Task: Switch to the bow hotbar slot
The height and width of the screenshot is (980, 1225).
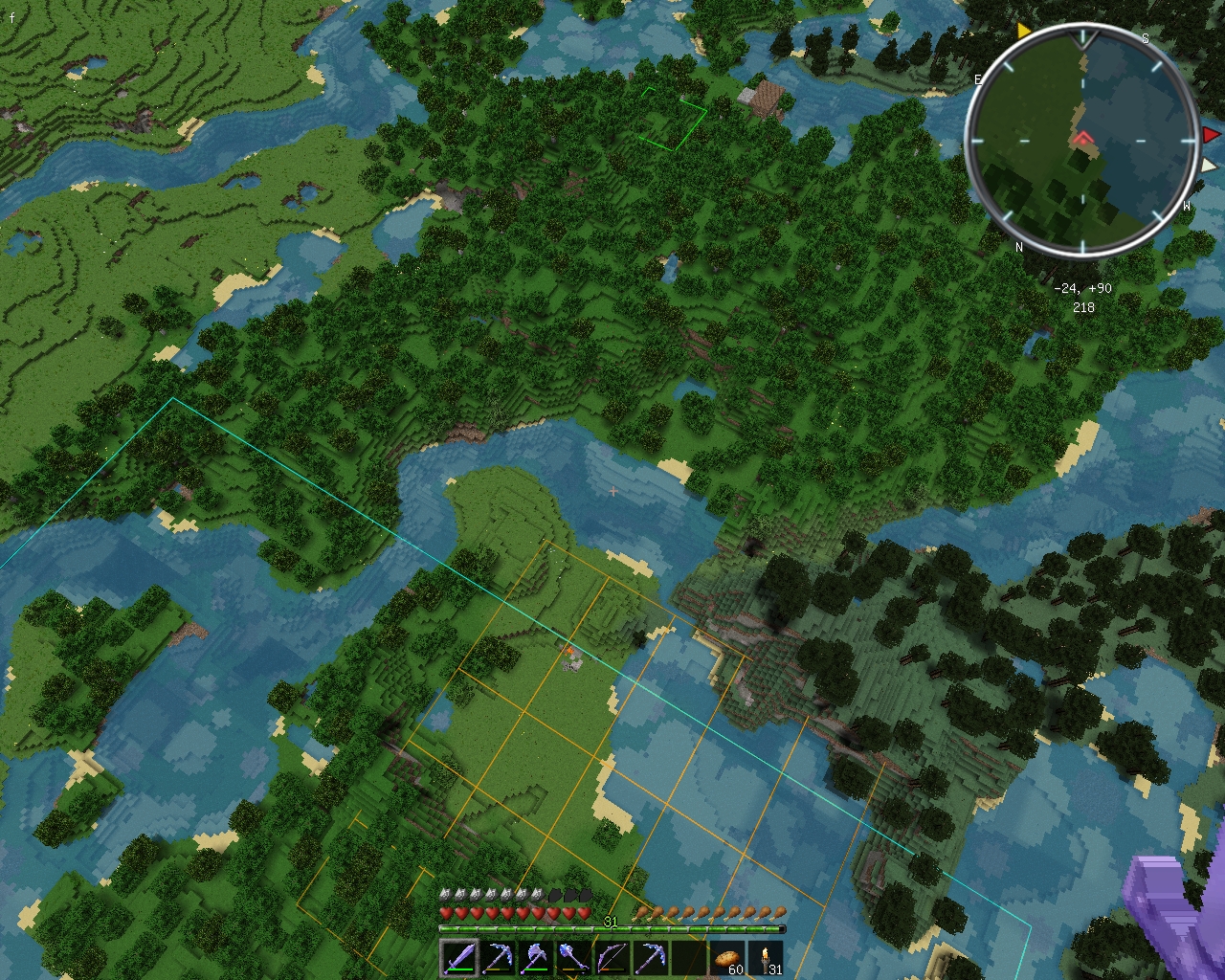Action: pyautogui.click(x=612, y=958)
